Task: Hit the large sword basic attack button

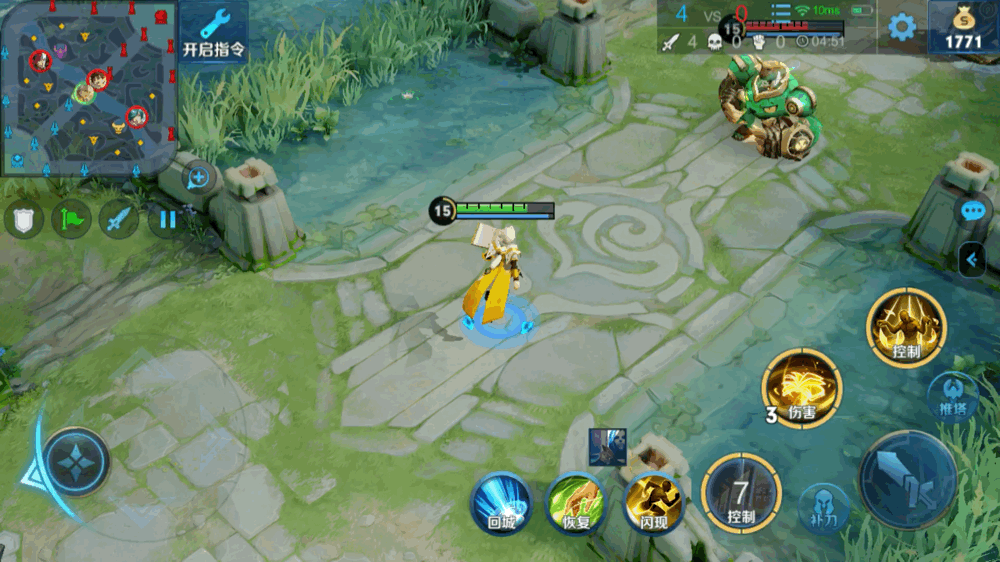Action: 907,481
